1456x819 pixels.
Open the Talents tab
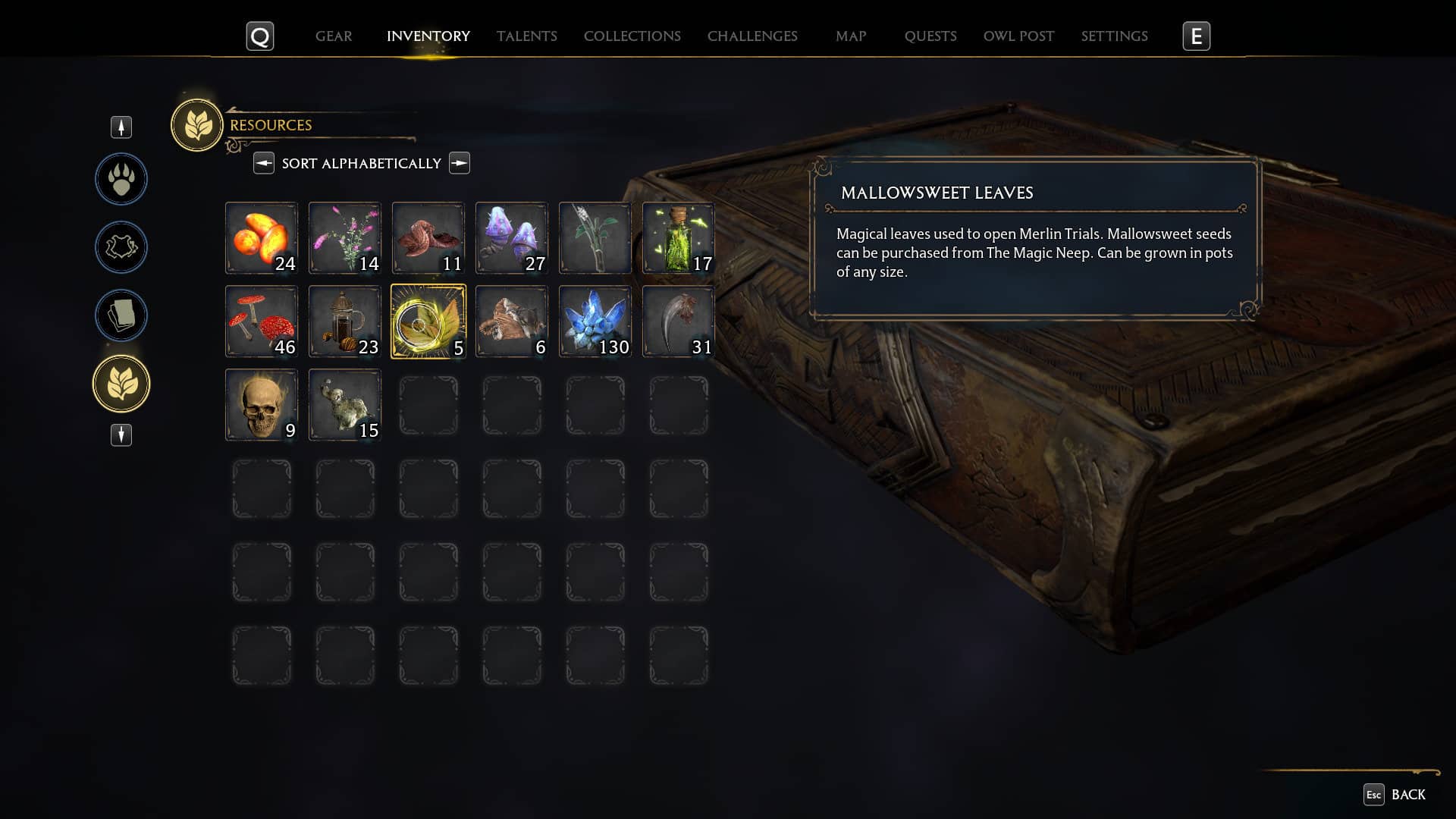point(526,36)
